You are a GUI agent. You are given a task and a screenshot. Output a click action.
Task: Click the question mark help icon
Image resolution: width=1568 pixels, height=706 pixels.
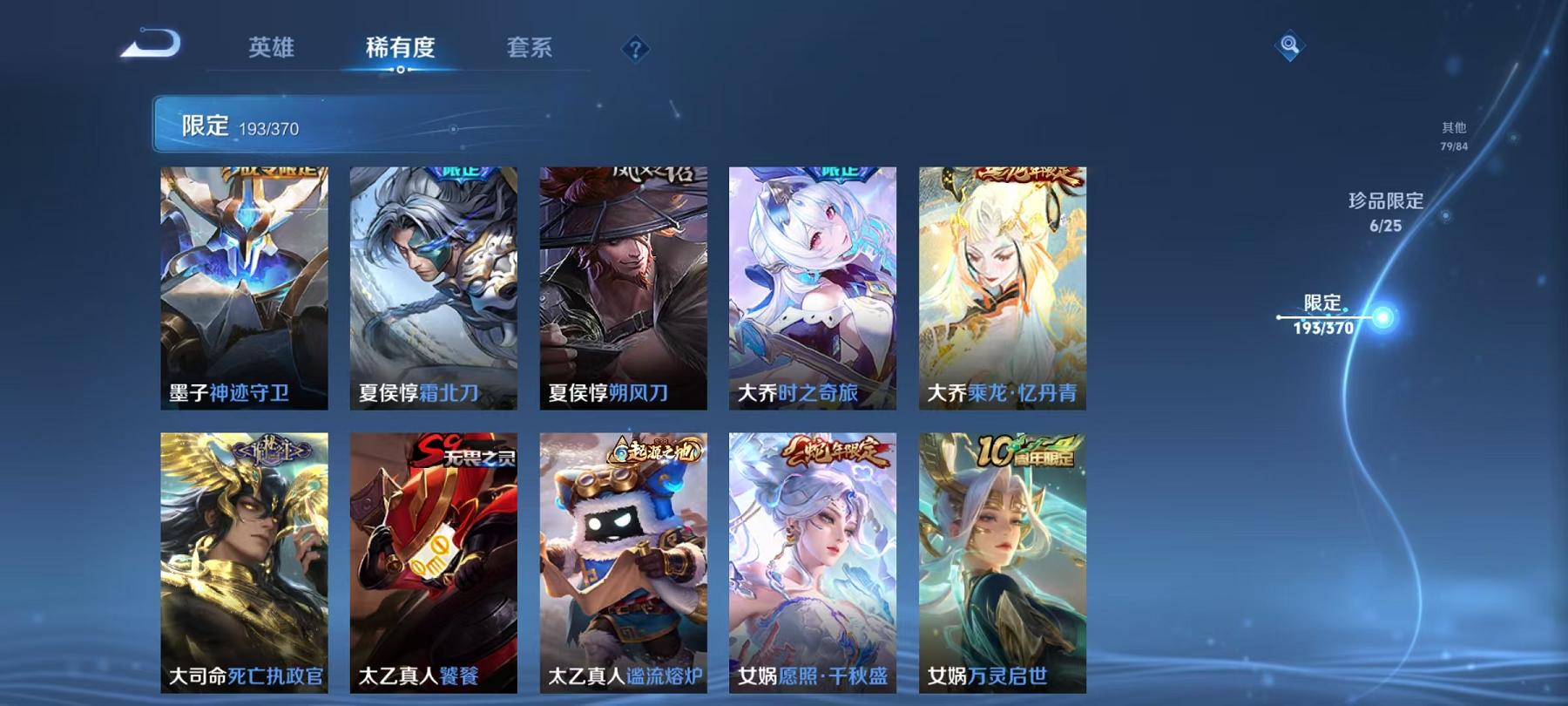coord(638,50)
